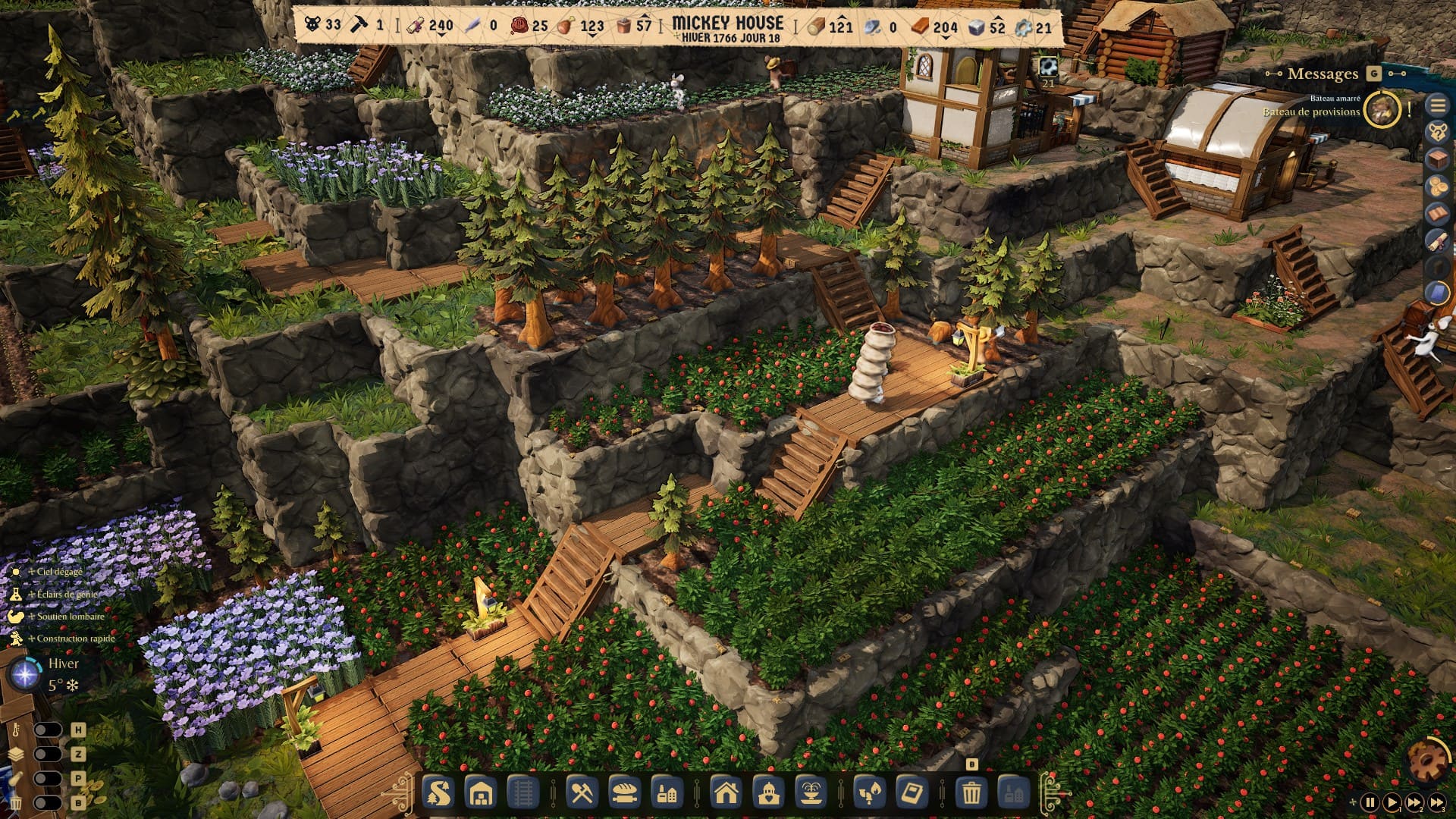Viewport: 1456px width, 819px height.
Task: Choose the house housing build category
Action: pos(726,794)
